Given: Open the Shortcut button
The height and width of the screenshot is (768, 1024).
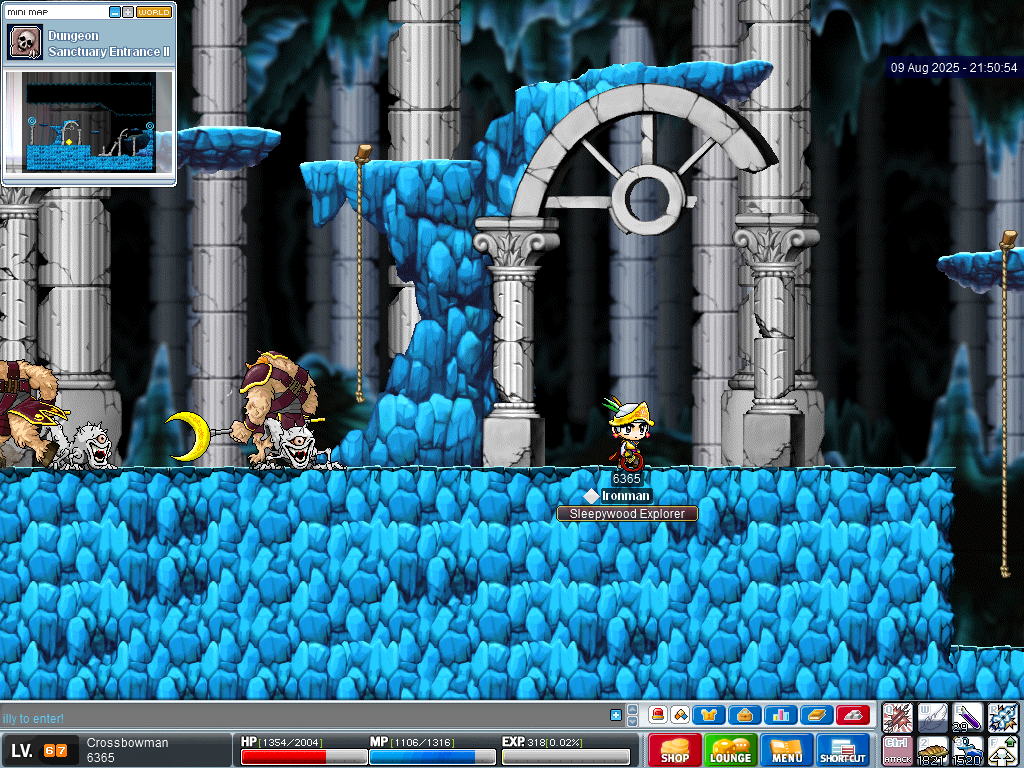Looking at the screenshot, I should (843, 751).
